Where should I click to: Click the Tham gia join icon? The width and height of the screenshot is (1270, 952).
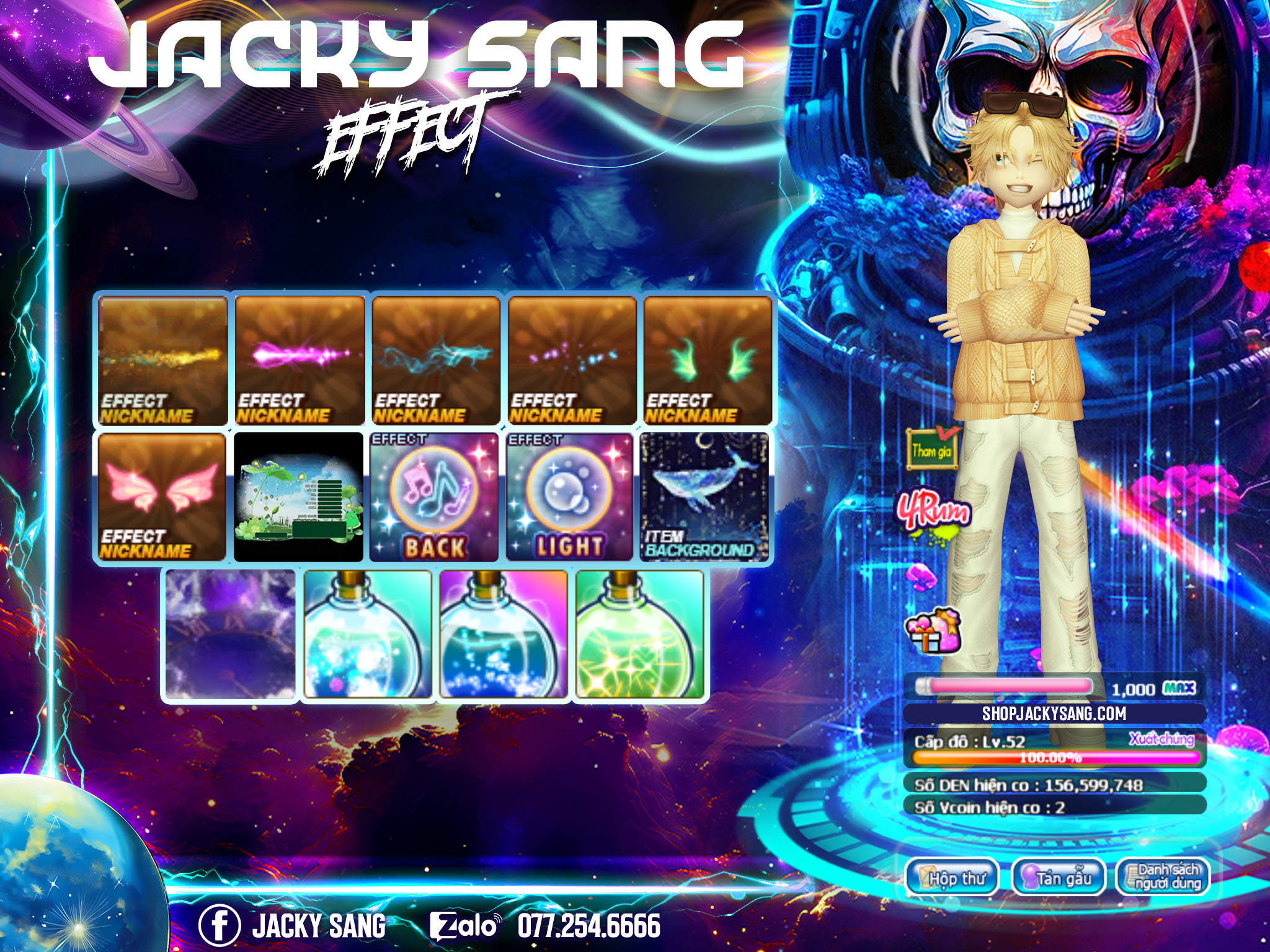tap(931, 448)
